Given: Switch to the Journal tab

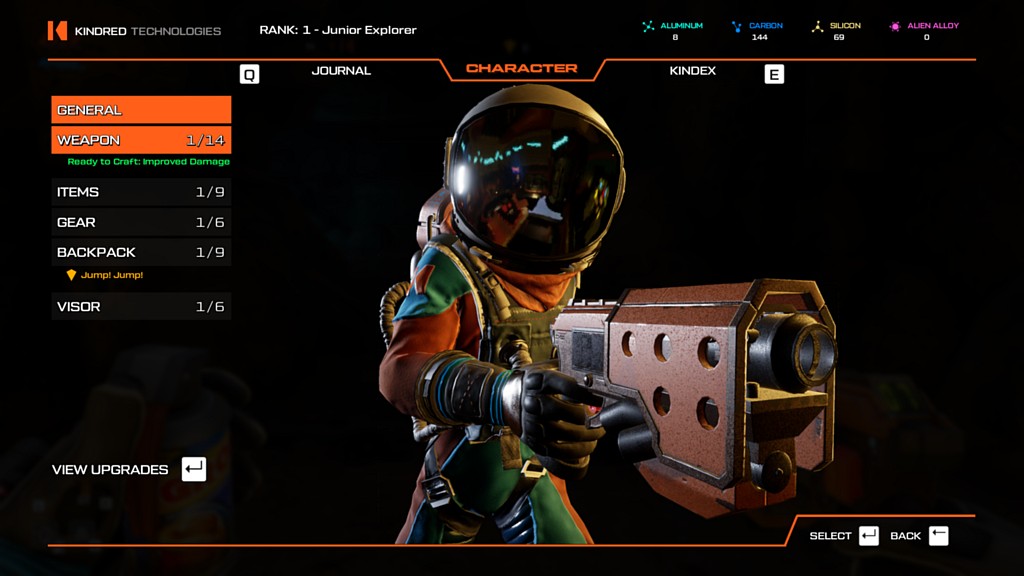Looking at the screenshot, I should [341, 71].
